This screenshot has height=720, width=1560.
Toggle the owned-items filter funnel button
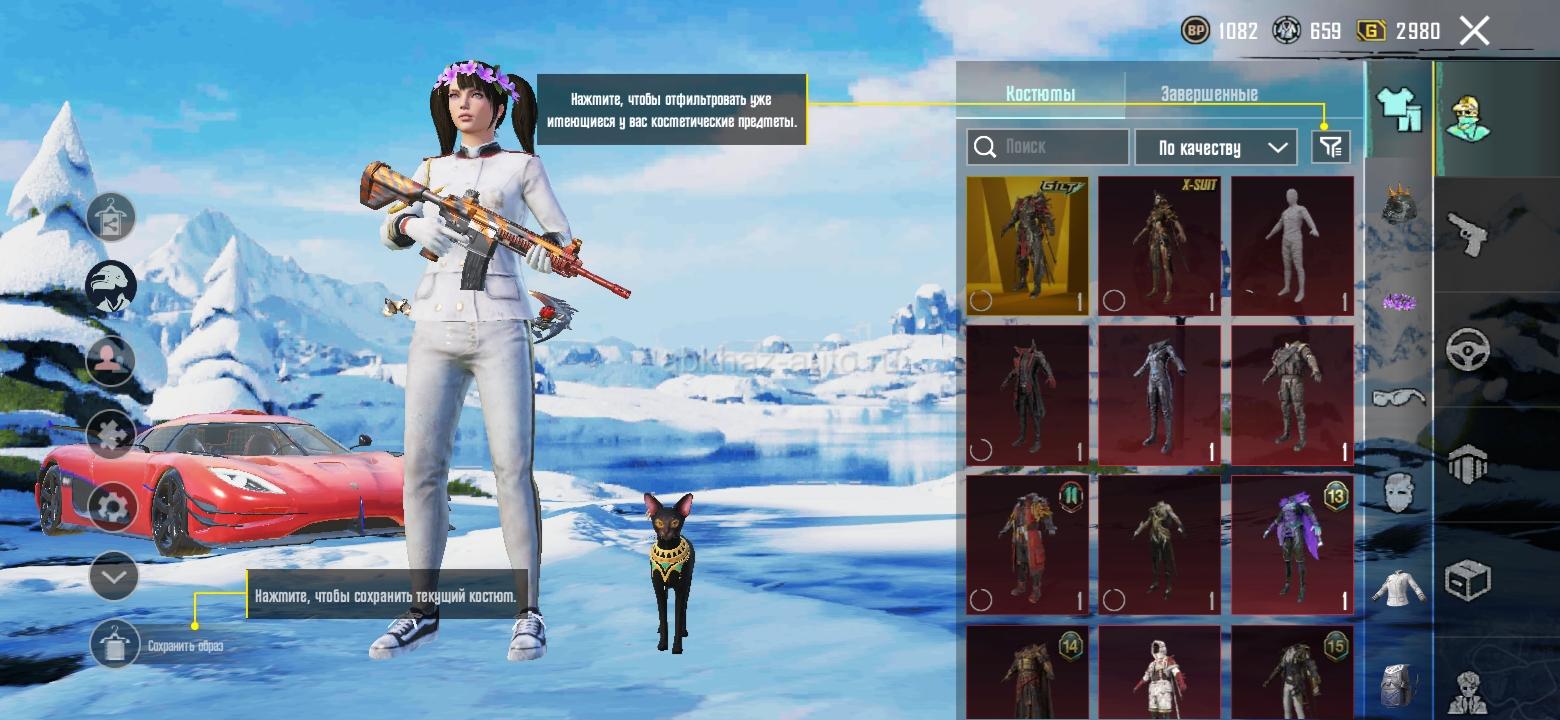(x=1330, y=148)
